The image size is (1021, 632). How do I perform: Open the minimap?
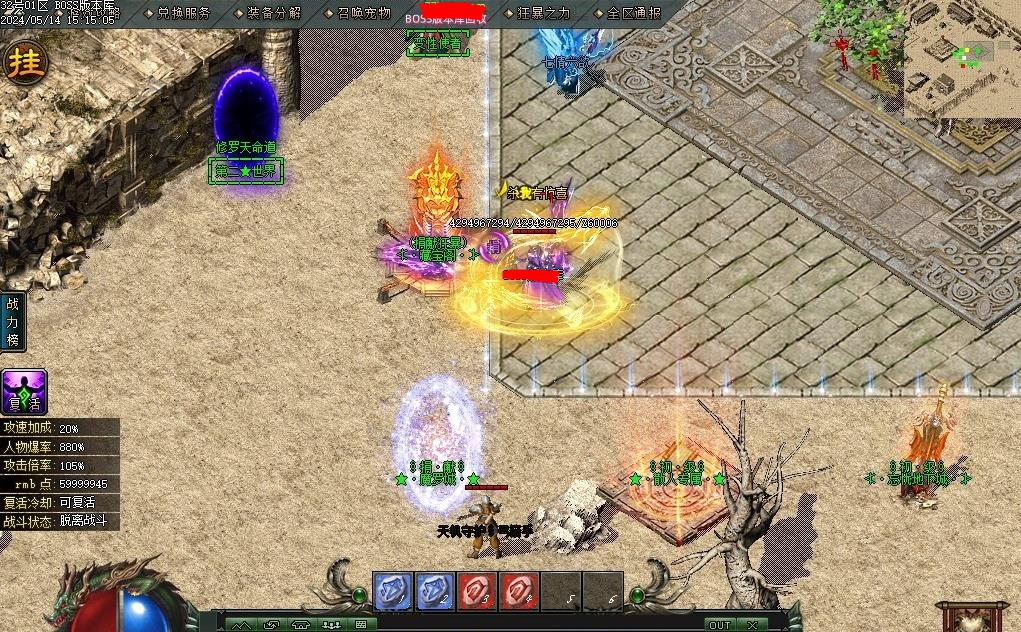[x=962, y=58]
